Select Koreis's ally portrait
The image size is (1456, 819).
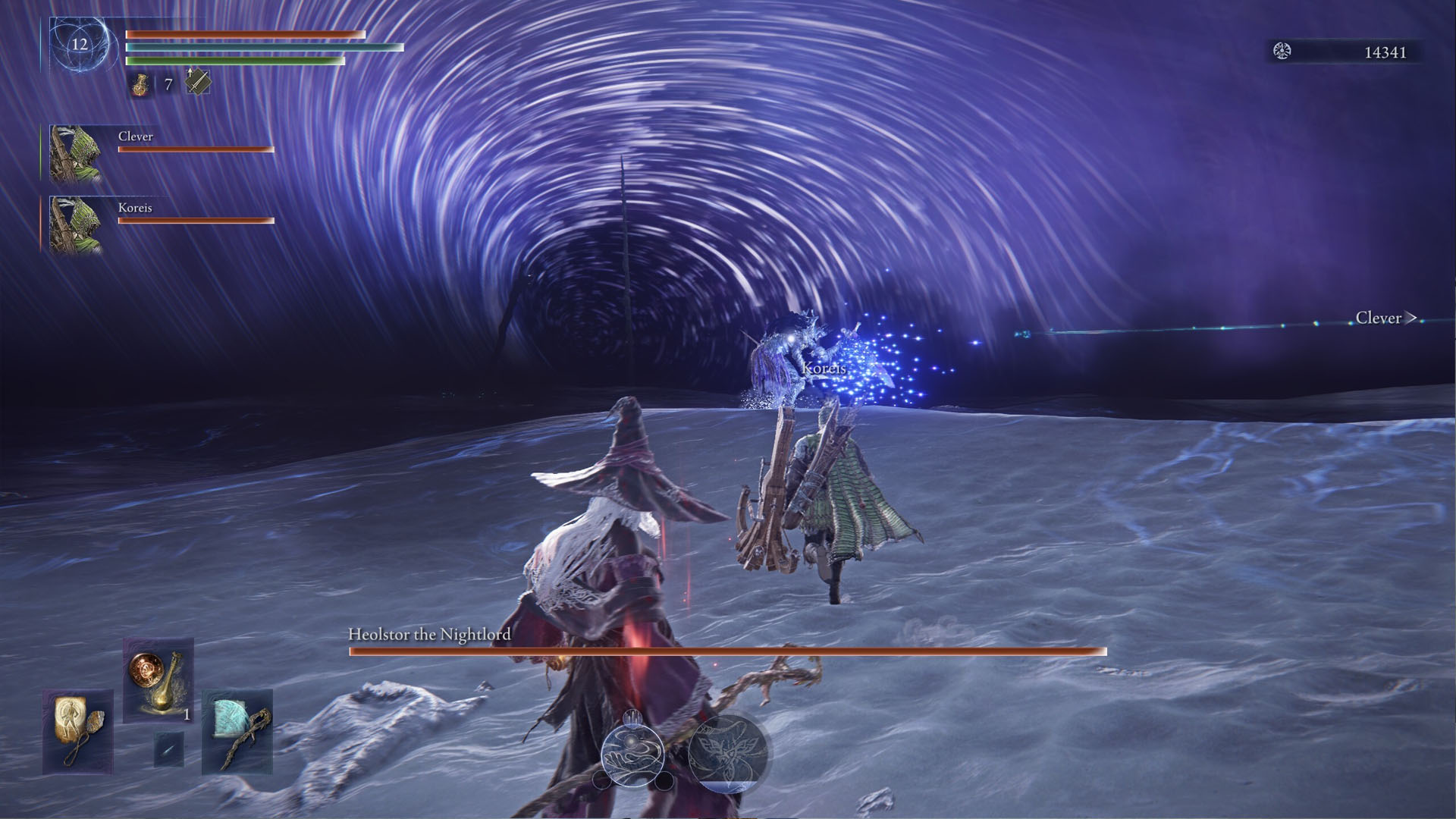pyautogui.click(x=72, y=222)
